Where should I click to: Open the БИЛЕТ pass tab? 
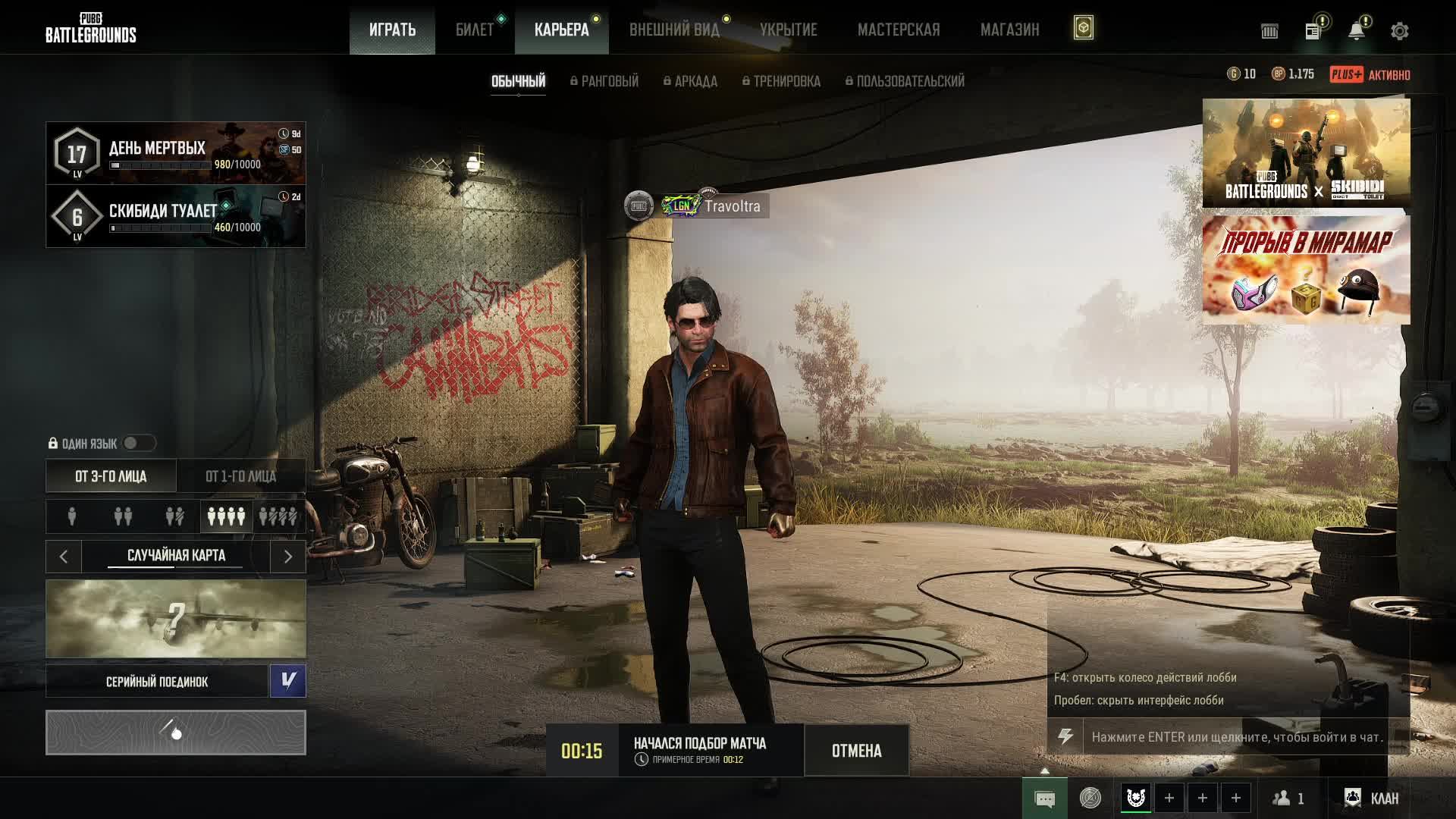click(475, 30)
